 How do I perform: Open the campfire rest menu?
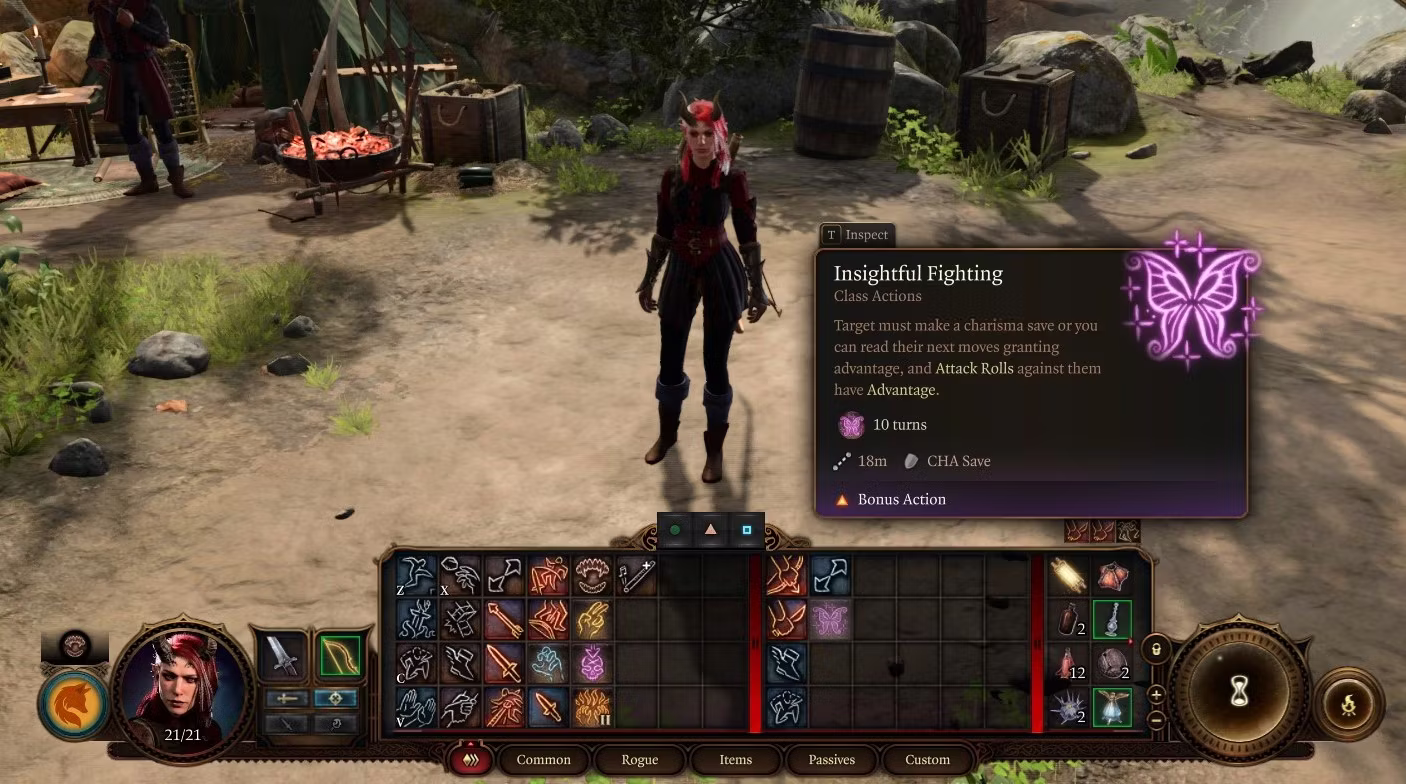(x=1348, y=704)
